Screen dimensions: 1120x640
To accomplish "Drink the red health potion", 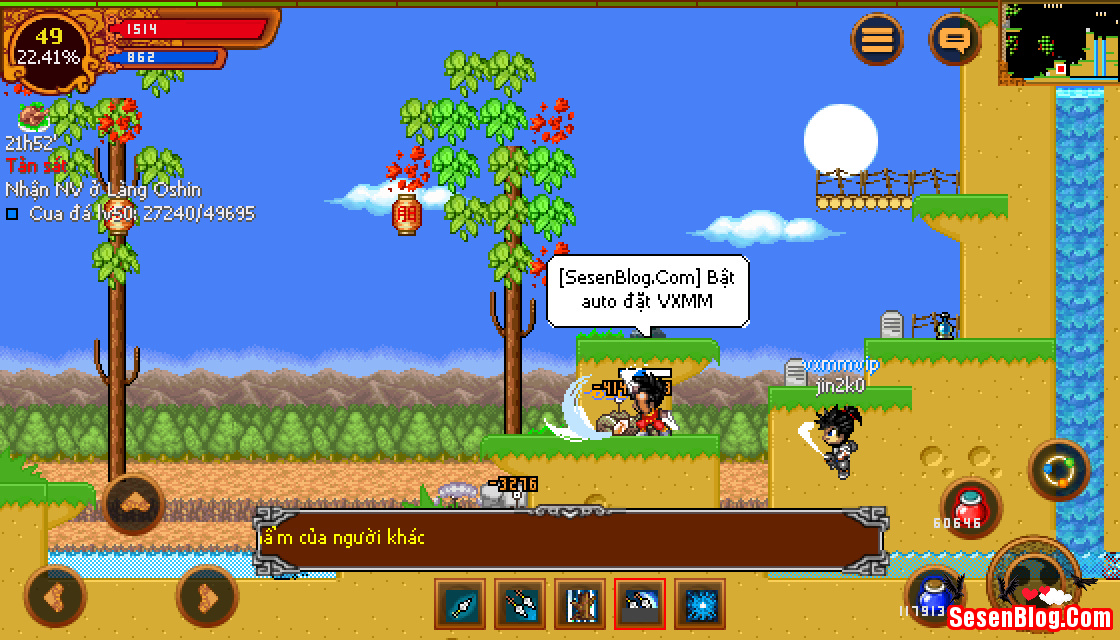I will [x=970, y=505].
